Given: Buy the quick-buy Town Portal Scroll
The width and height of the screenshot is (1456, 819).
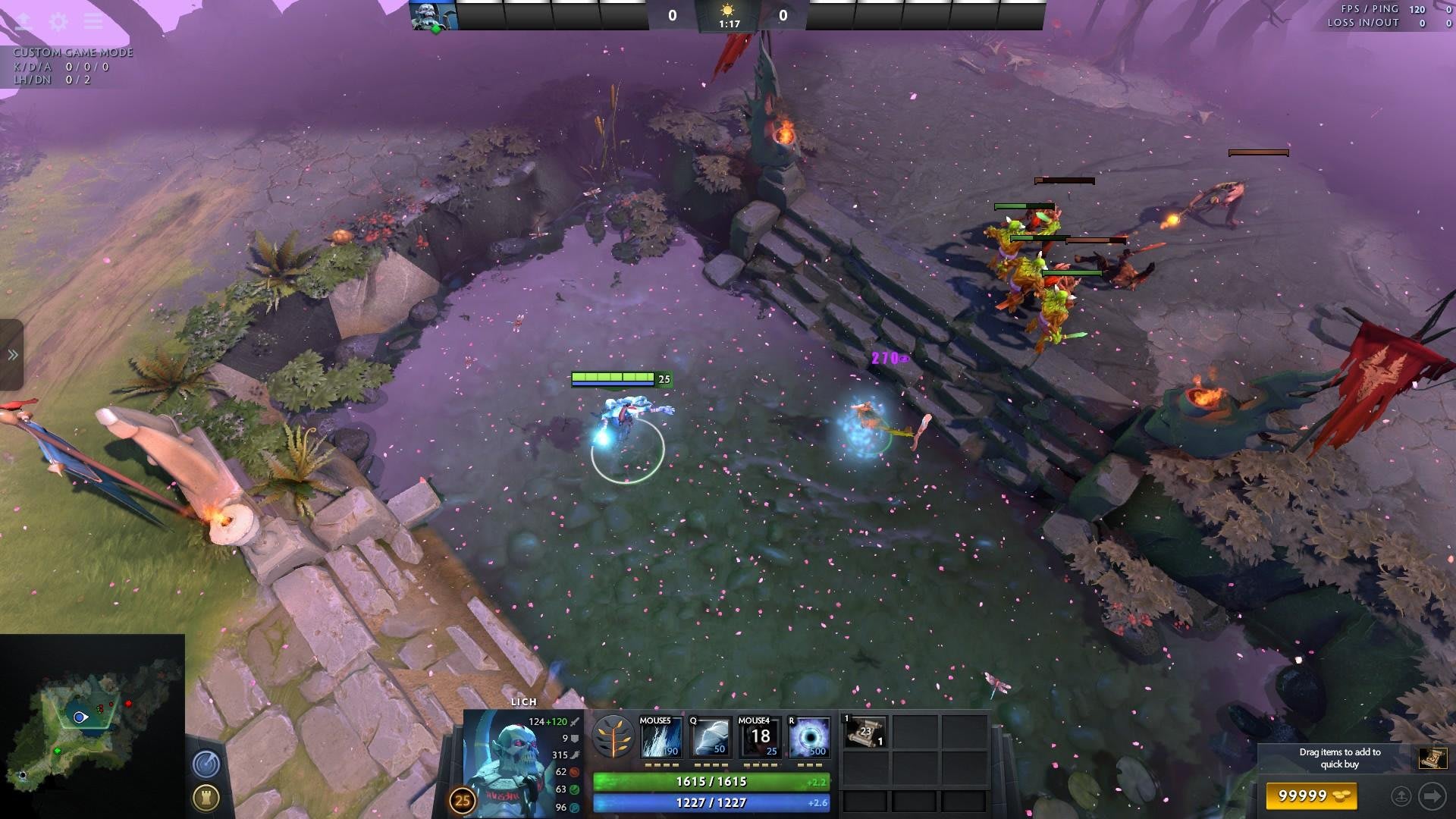Looking at the screenshot, I should click(x=1432, y=758).
